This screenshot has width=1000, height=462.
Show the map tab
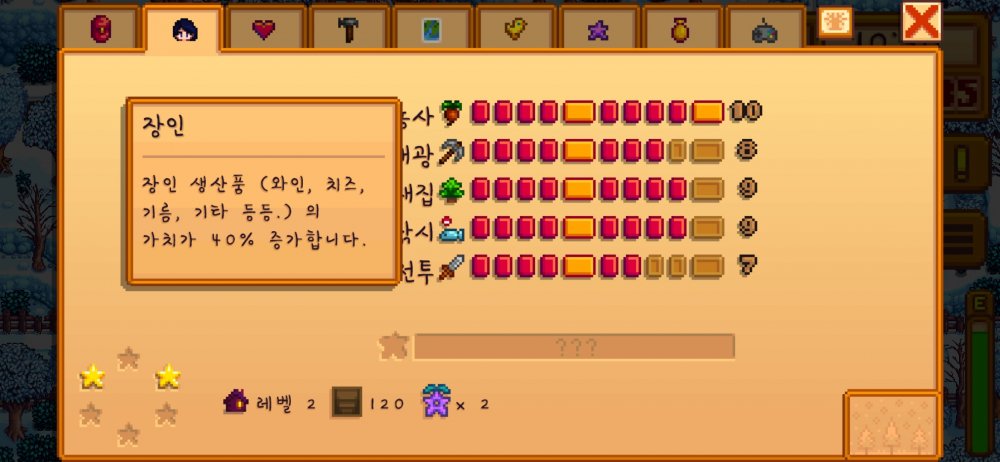[x=430, y=30]
